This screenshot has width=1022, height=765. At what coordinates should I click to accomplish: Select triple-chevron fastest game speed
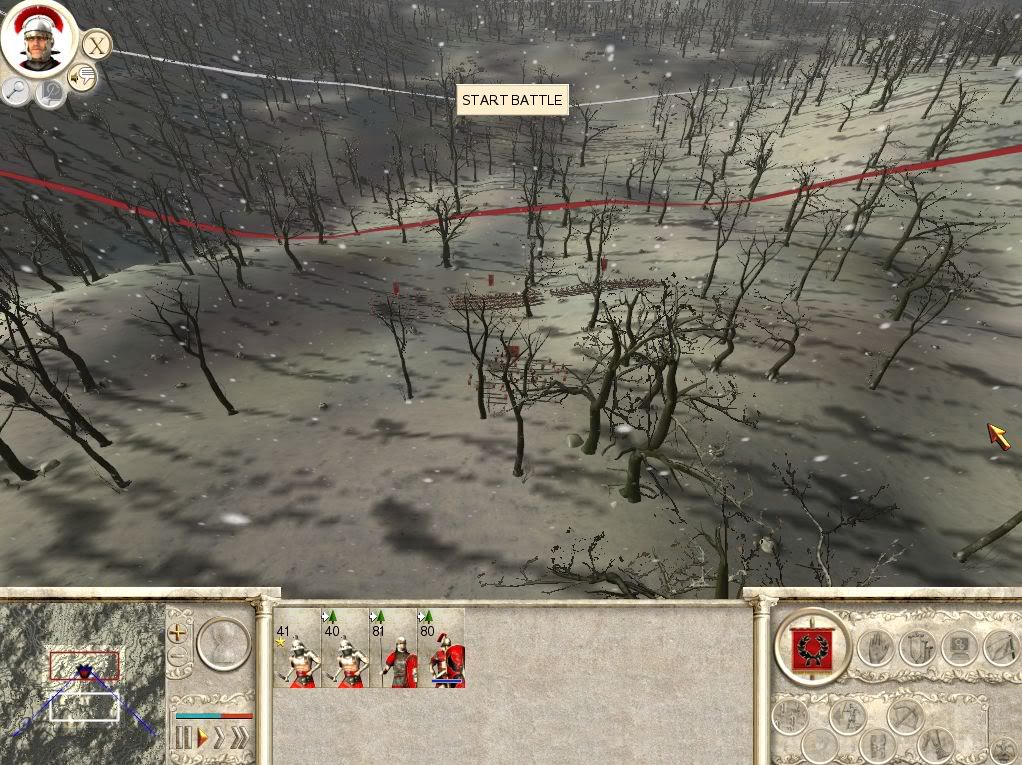239,739
